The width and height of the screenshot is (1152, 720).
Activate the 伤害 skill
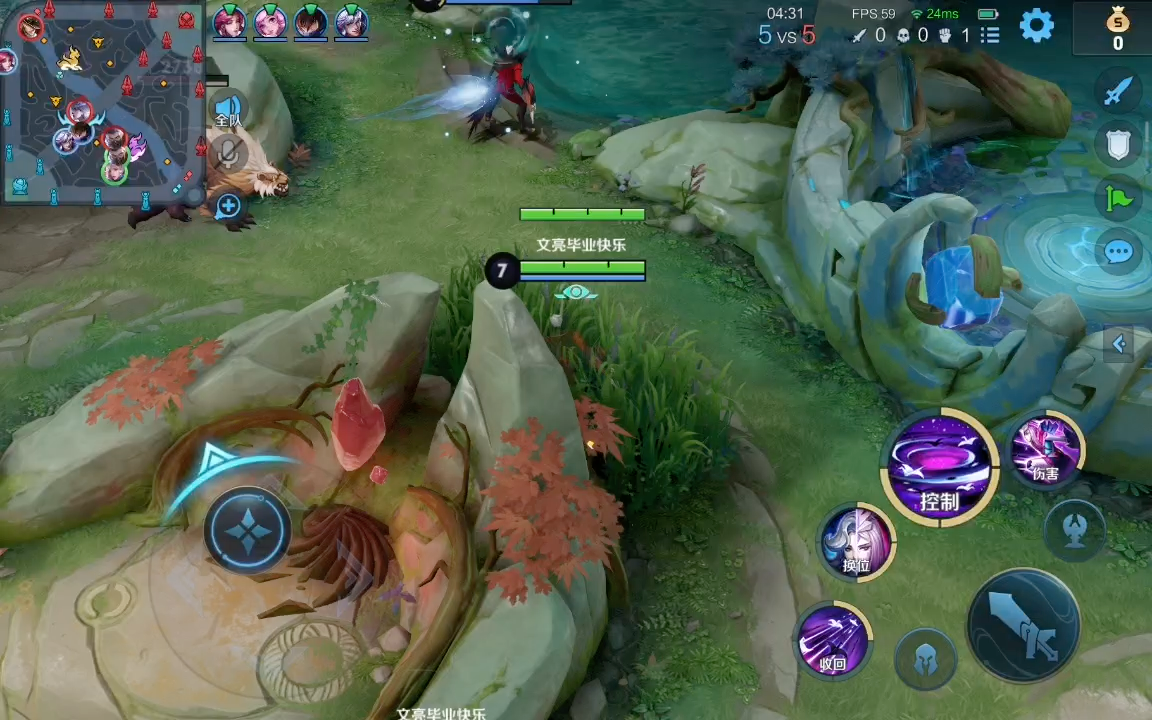[x=1045, y=449]
